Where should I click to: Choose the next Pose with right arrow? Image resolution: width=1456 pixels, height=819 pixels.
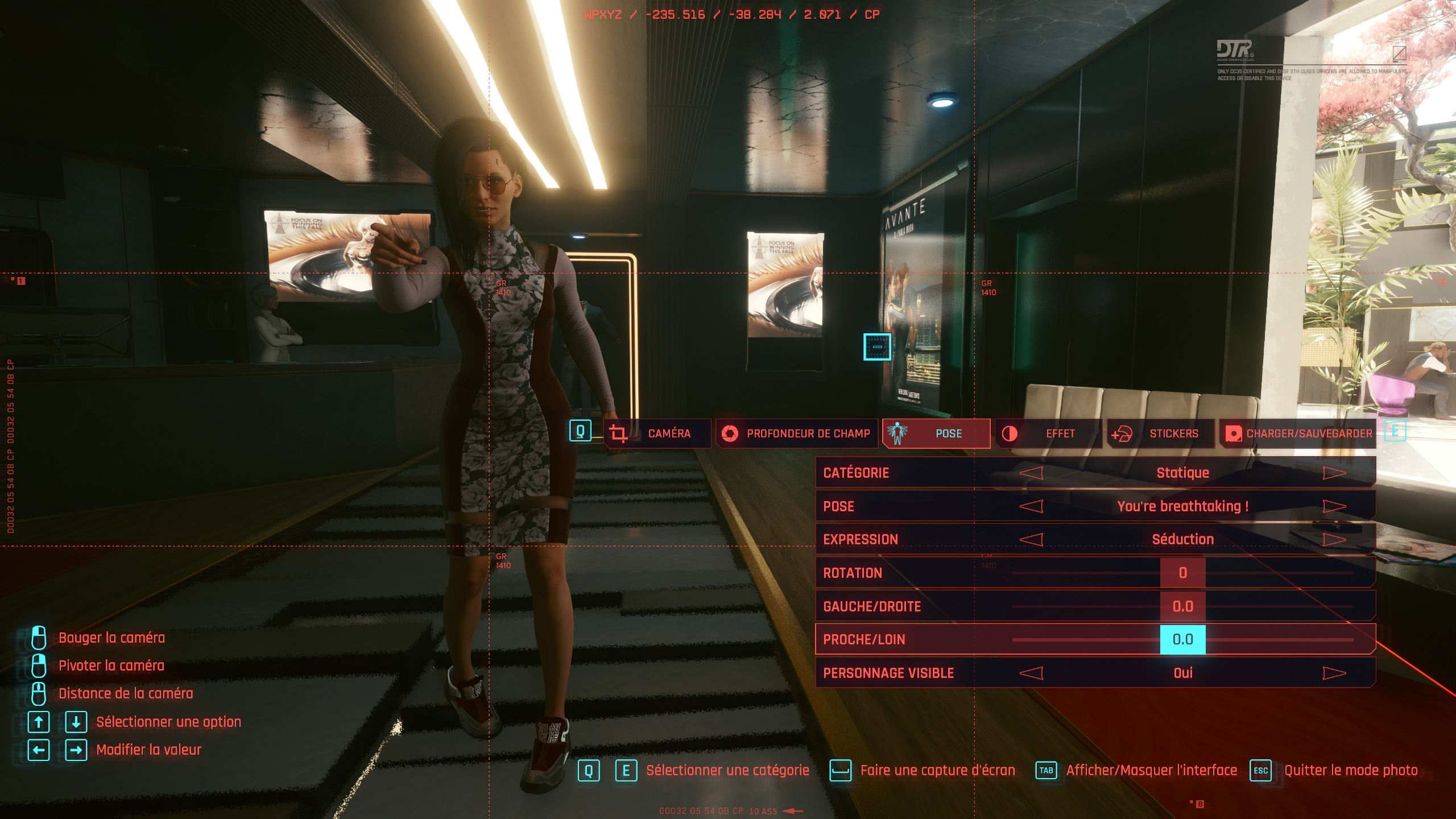point(1334,506)
